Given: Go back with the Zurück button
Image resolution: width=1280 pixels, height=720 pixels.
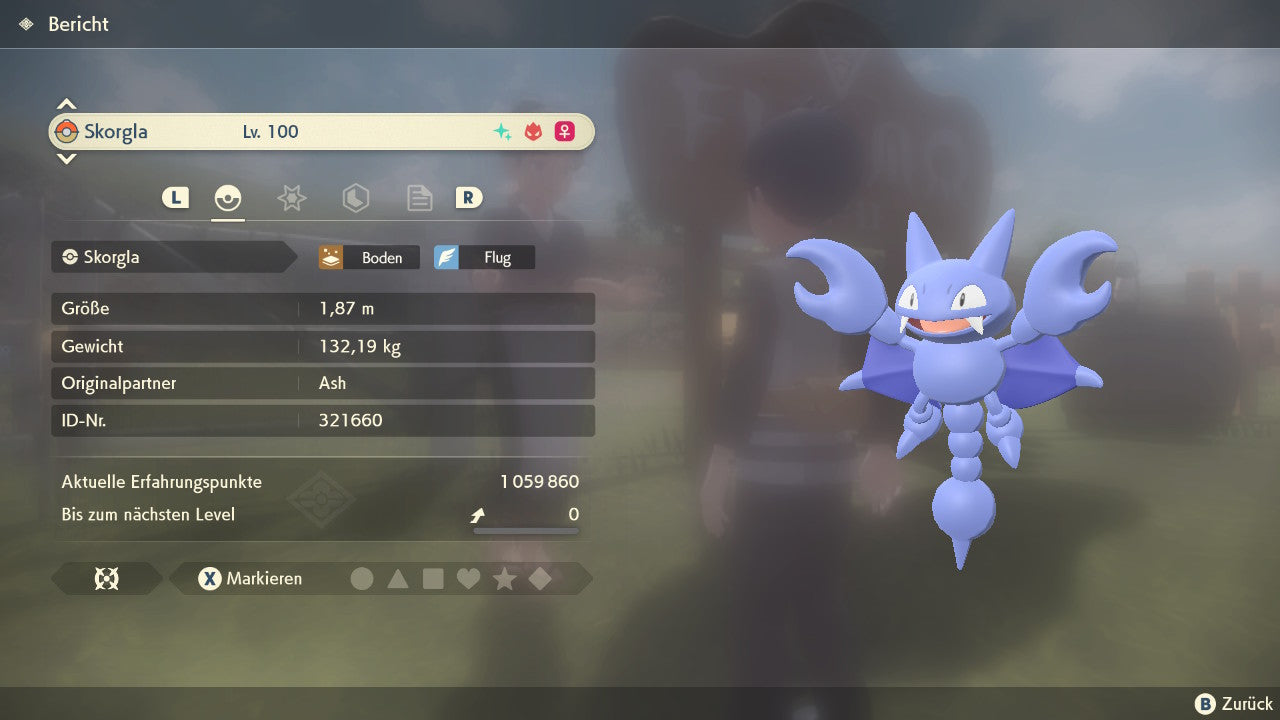Looking at the screenshot, I should click(1234, 704).
